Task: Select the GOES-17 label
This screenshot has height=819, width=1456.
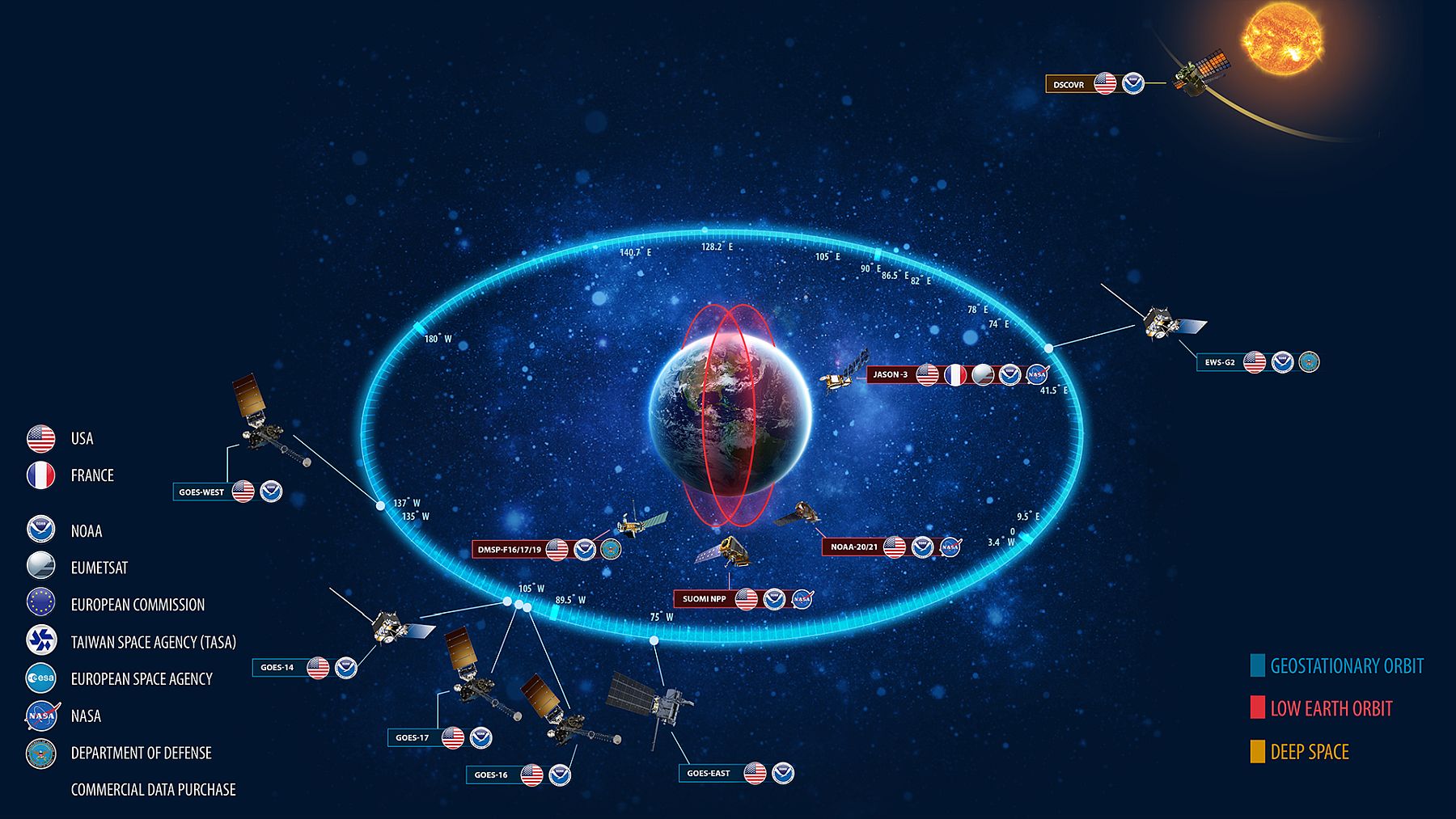Action: pyautogui.click(x=413, y=737)
